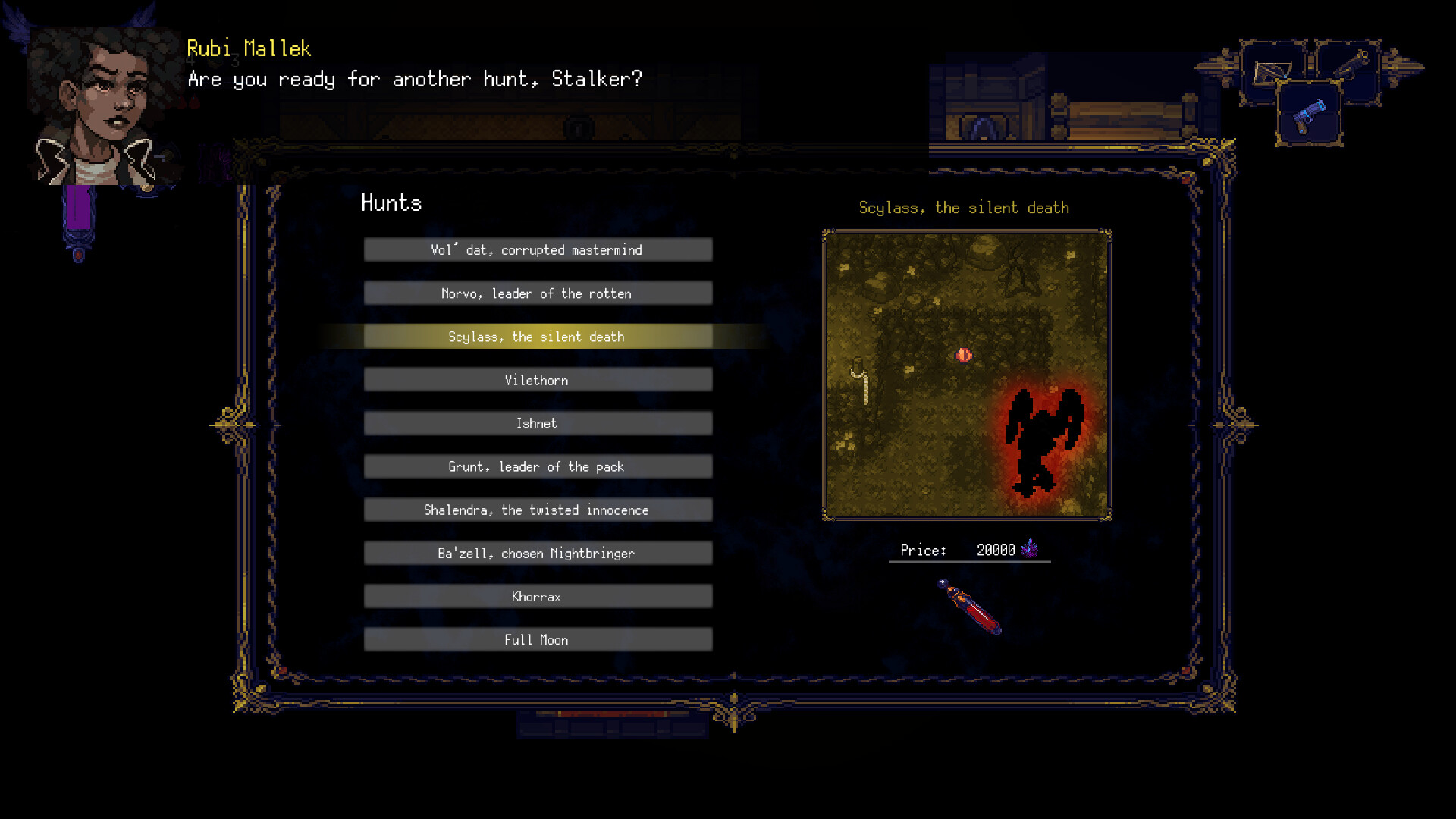Screen dimensions: 1456x819
Task: Select Grunt, leader of the pack
Action: coord(538,466)
